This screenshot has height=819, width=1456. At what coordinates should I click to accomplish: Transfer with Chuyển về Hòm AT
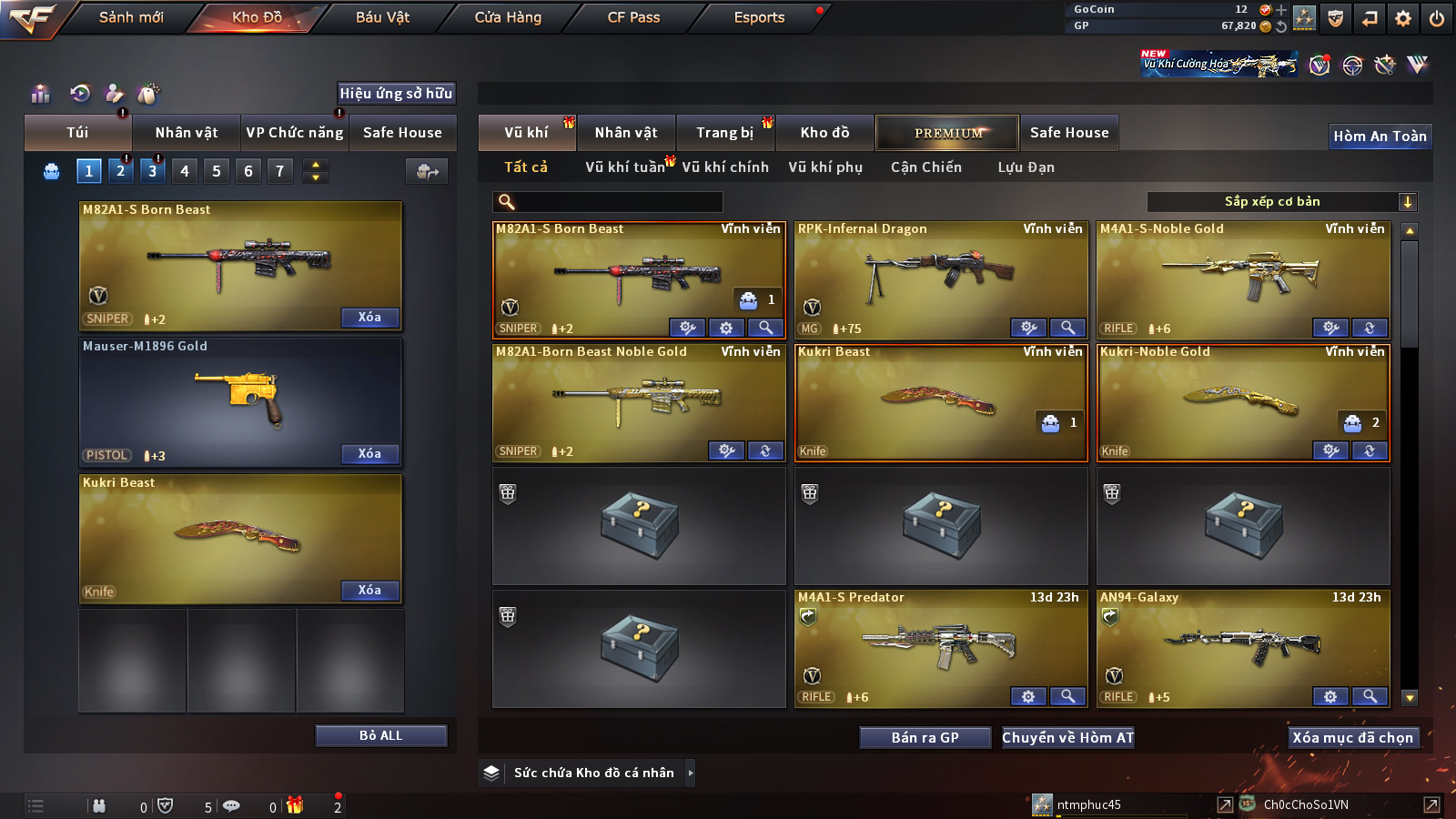(x=1068, y=738)
